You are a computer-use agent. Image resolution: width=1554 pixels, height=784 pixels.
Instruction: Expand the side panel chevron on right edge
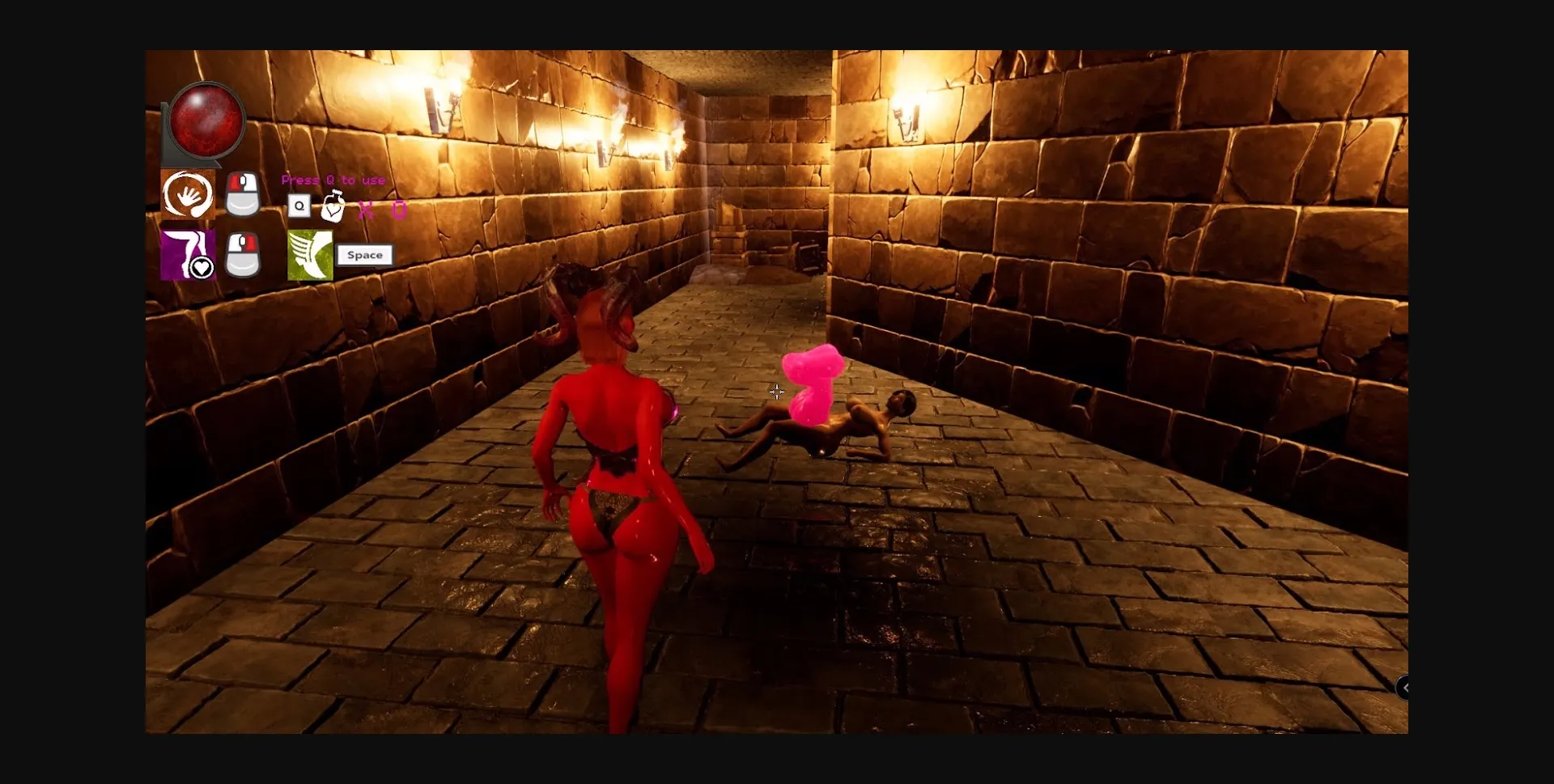click(x=1408, y=688)
